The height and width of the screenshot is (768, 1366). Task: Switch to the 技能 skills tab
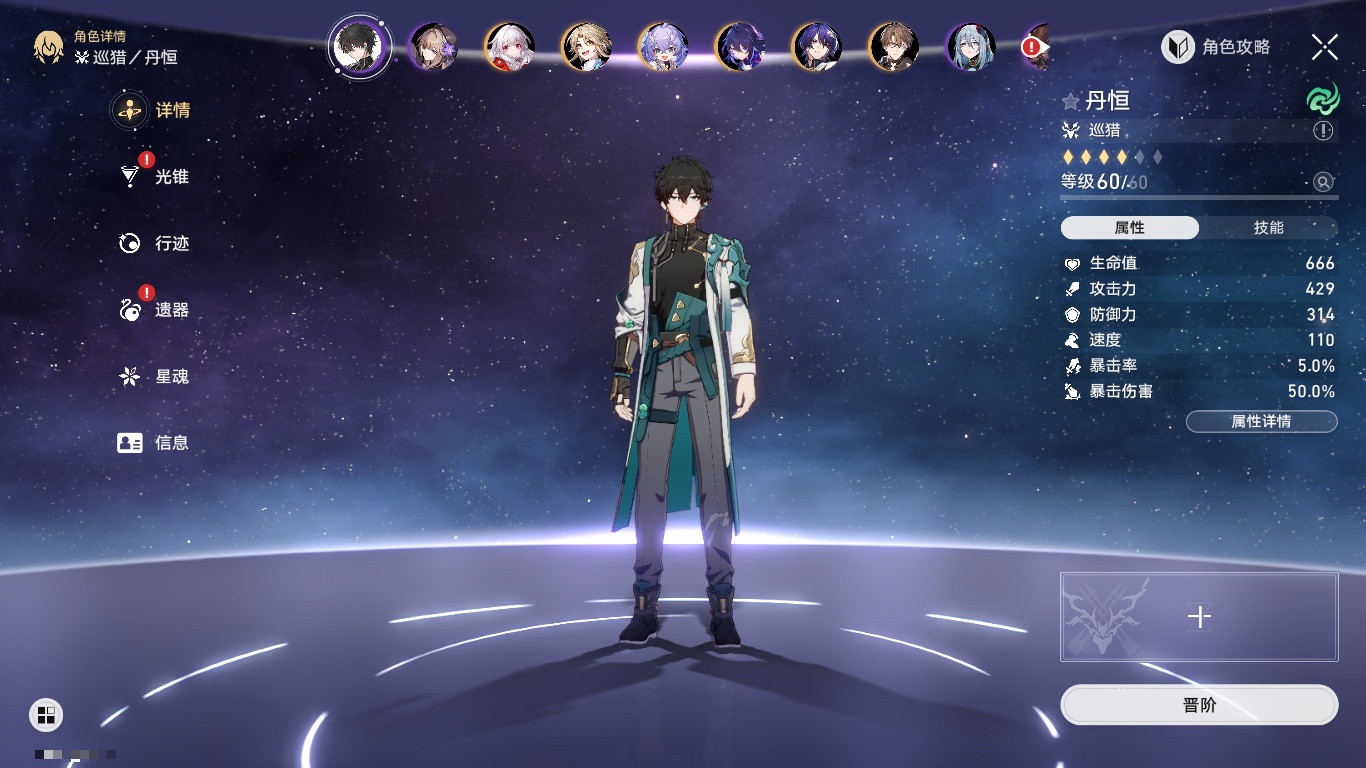pos(1268,228)
